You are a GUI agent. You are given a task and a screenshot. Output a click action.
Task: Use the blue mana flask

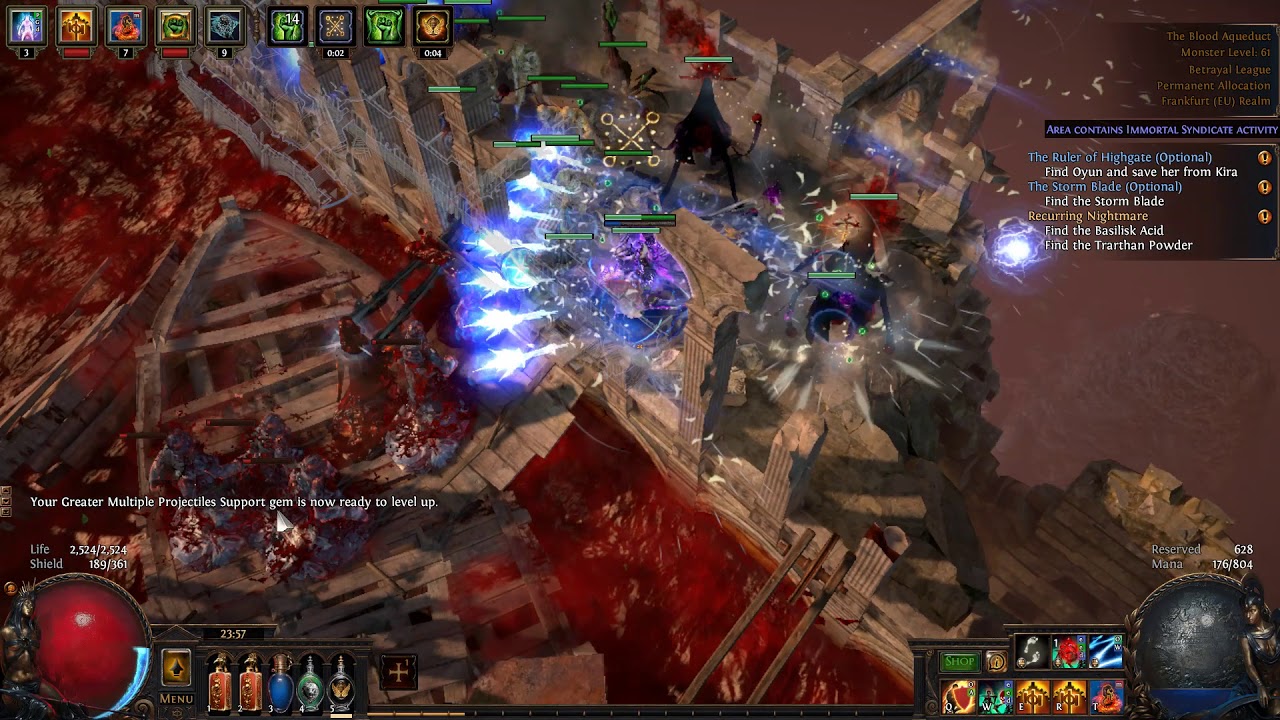pyautogui.click(x=281, y=680)
